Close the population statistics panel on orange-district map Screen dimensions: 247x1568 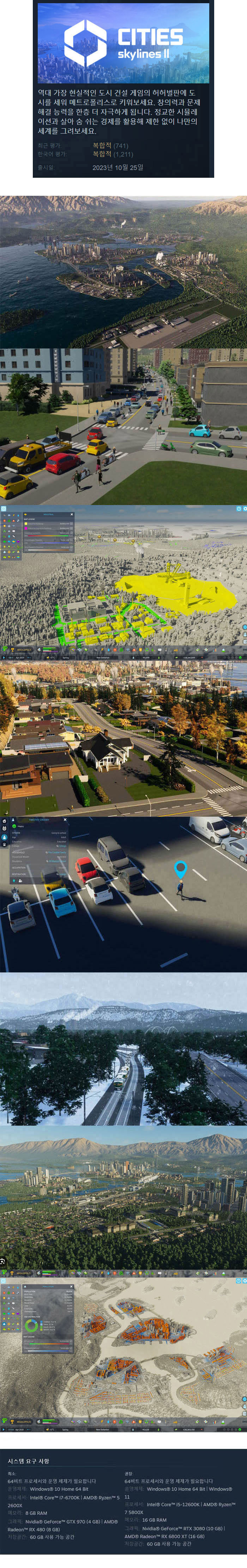[x=71, y=1286]
